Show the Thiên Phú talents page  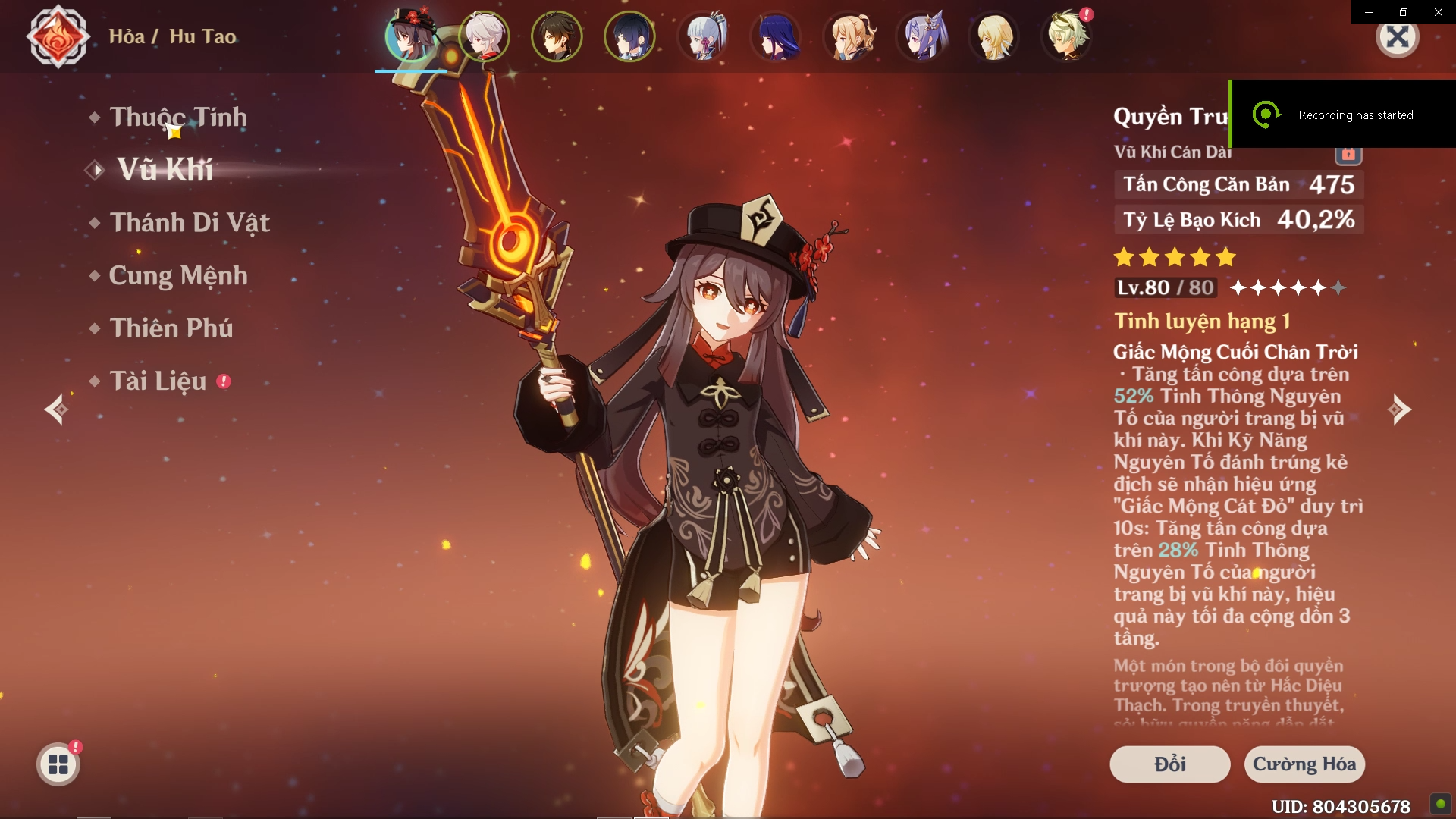point(171,328)
